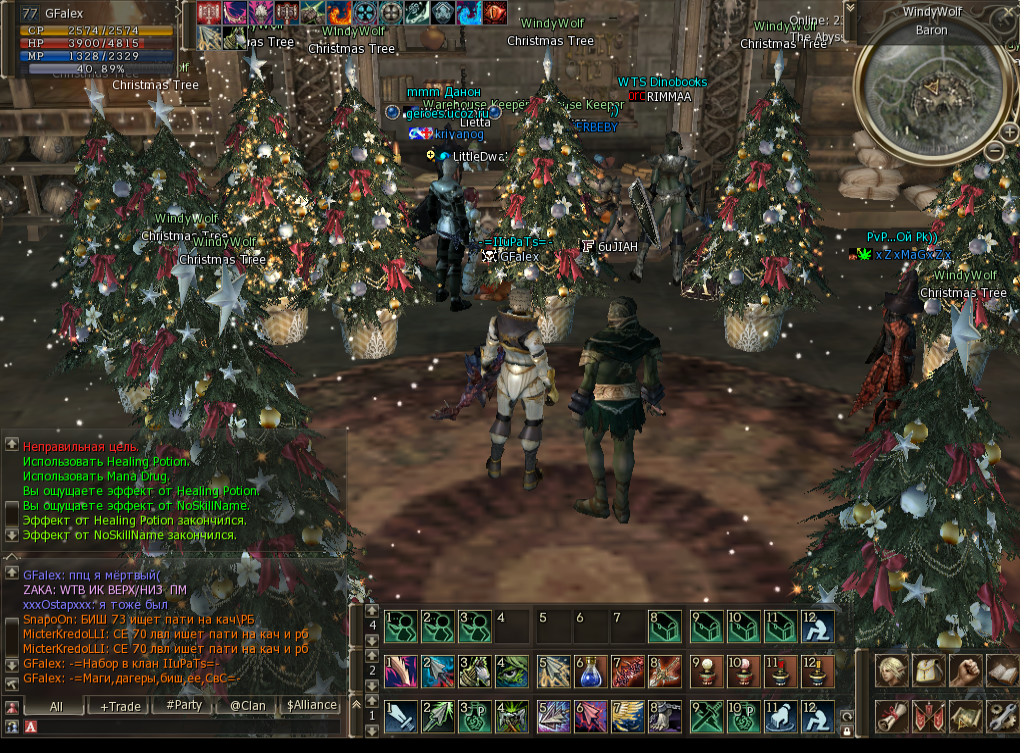1024x753 pixels.
Task: Activate the green eye skill in slot 4
Action: pyautogui.click(x=512, y=670)
